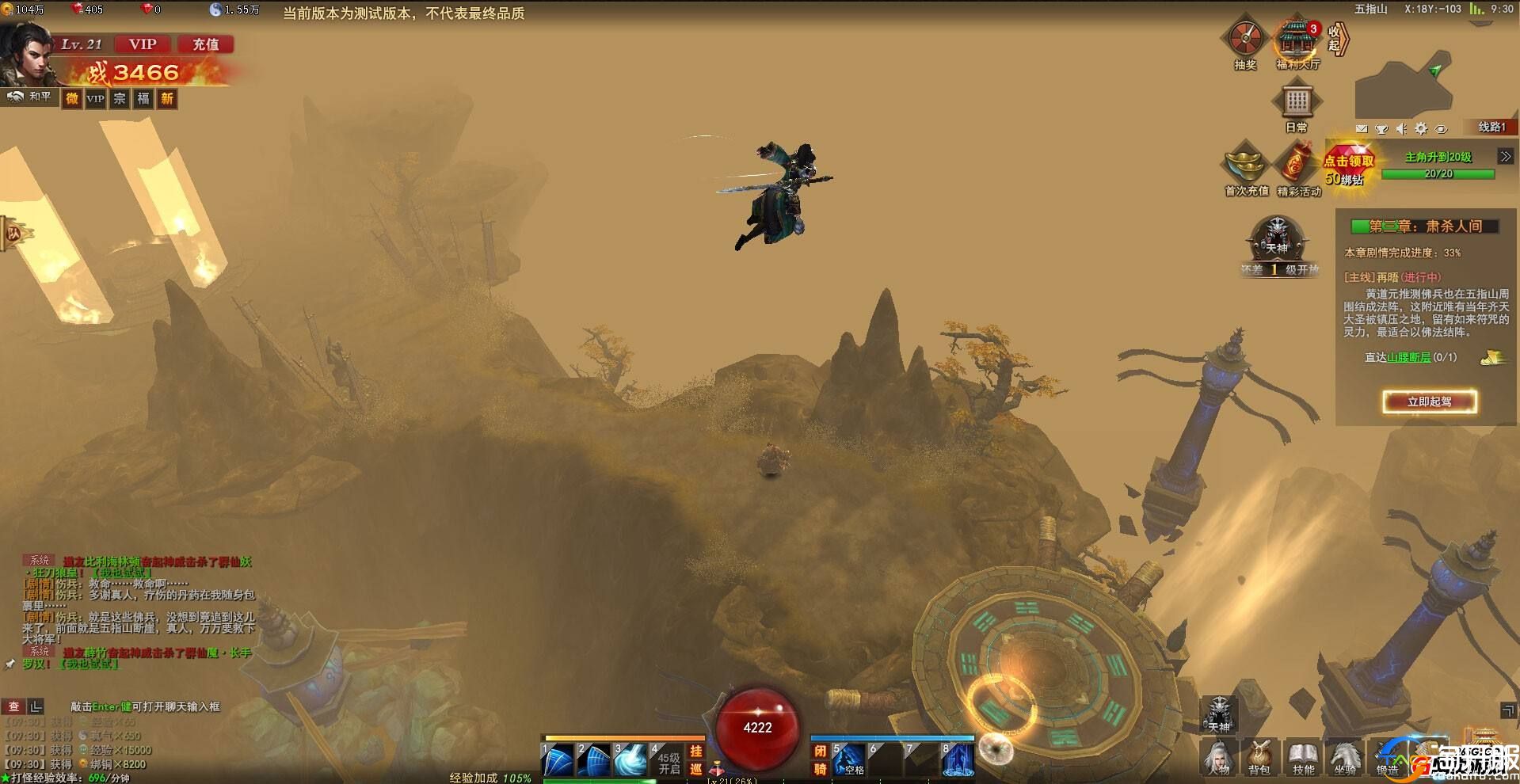Toggle the 挂 auto-combat button
Image resolution: width=1520 pixels, height=784 pixels.
[x=695, y=752]
